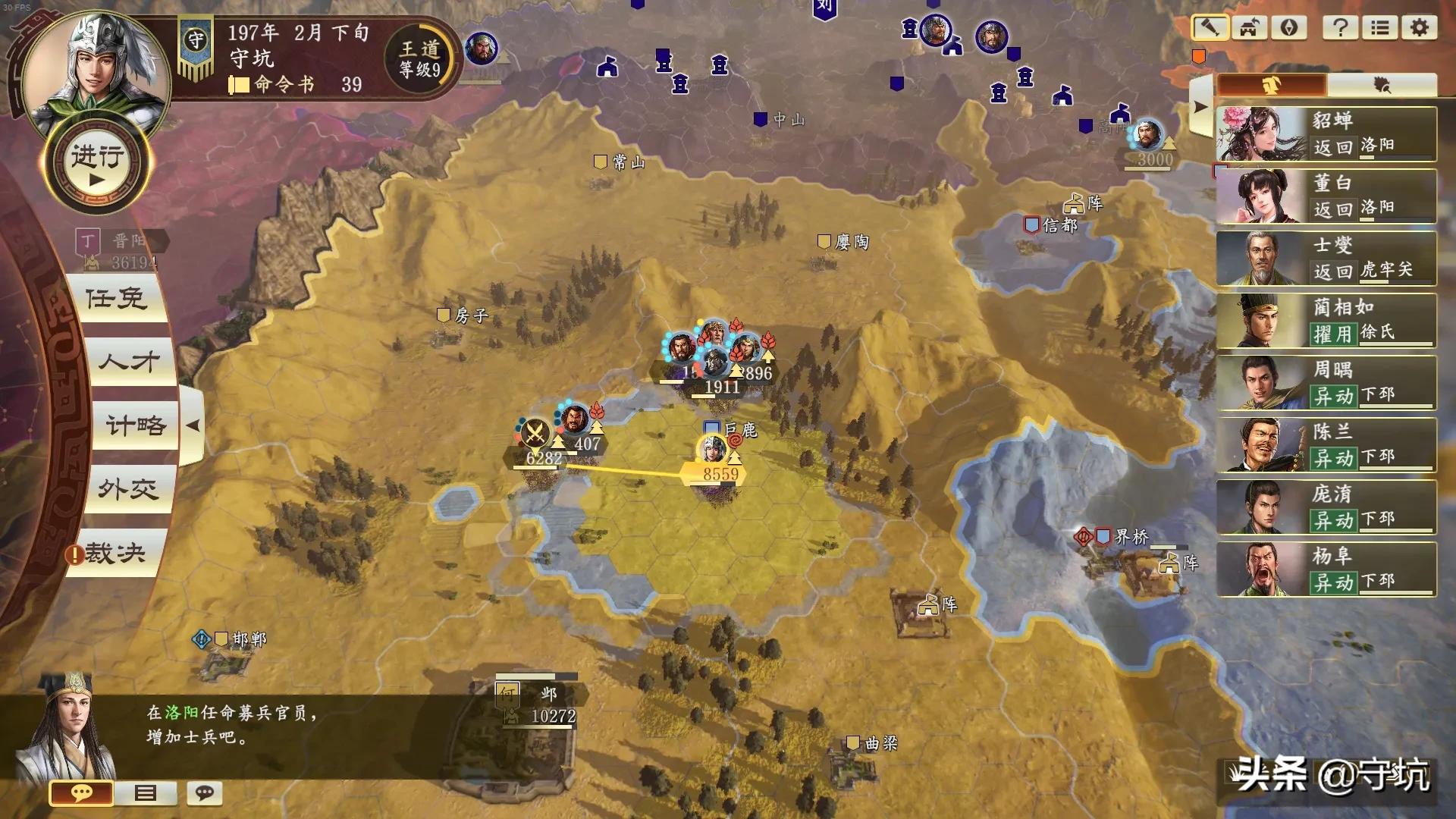The image size is (1456, 819).
Task: Select 蔺相如's 擢用 task row
Action: pyautogui.click(x=1326, y=321)
